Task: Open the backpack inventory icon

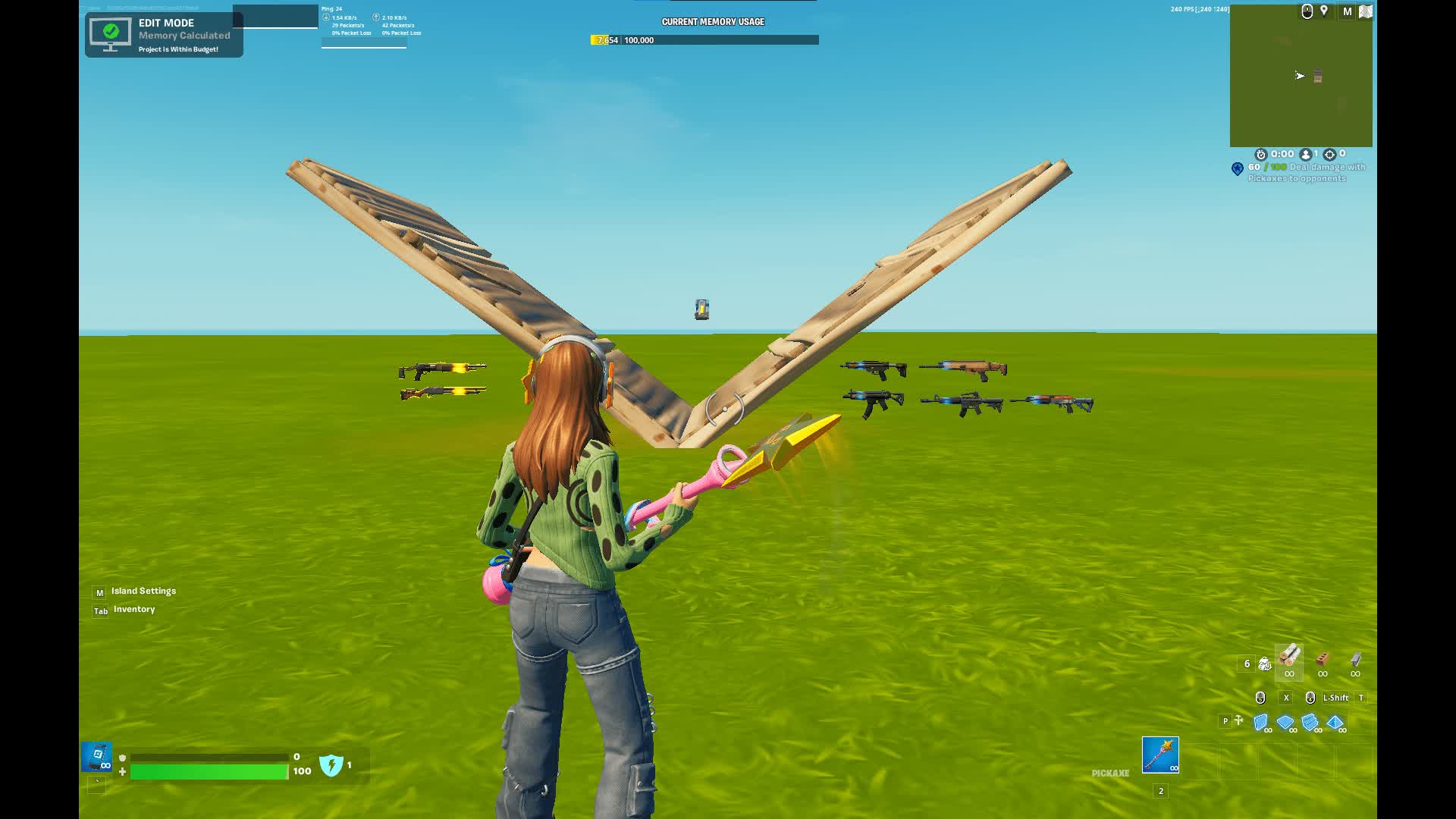Action: coord(1264,664)
